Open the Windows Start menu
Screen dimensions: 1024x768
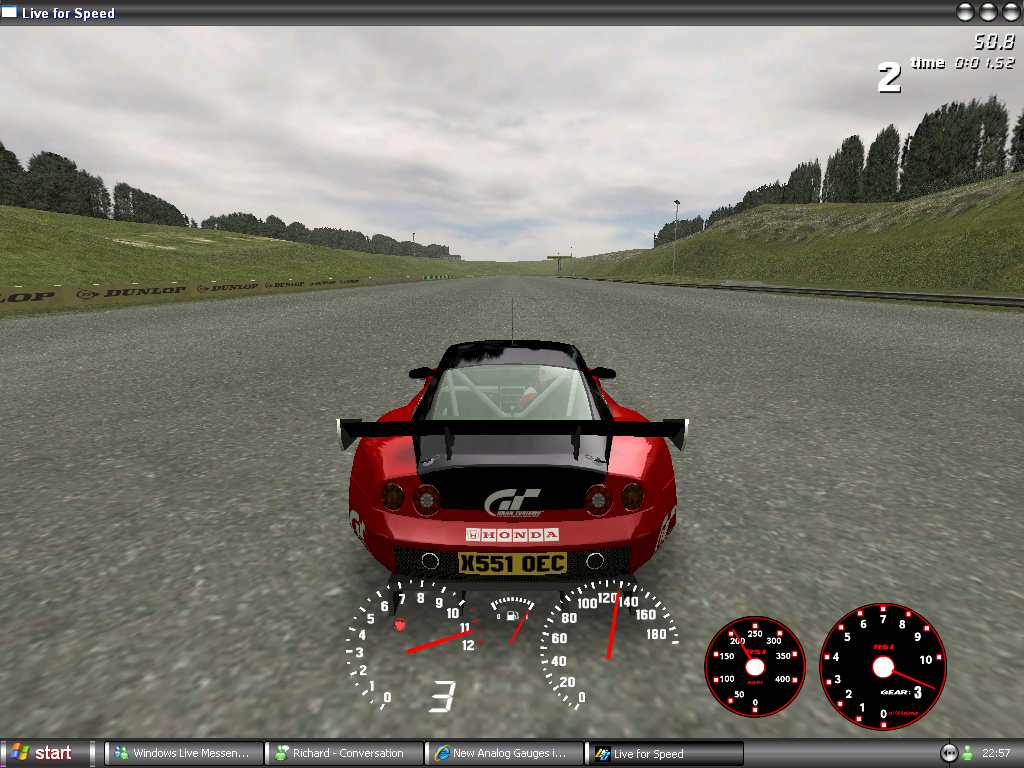tap(42, 753)
